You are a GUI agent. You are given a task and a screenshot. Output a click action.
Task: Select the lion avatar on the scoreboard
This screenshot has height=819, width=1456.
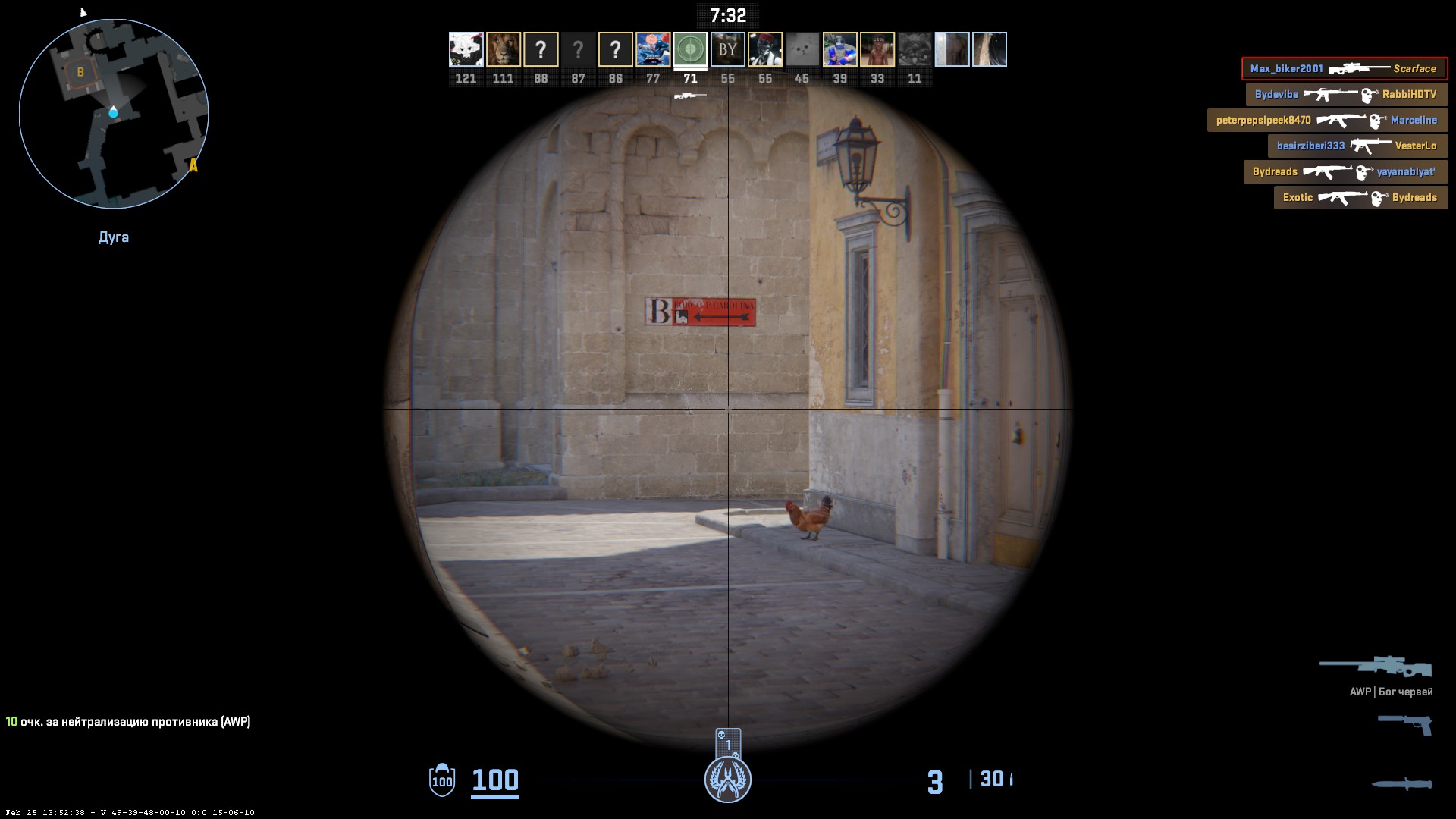click(503, 49)
